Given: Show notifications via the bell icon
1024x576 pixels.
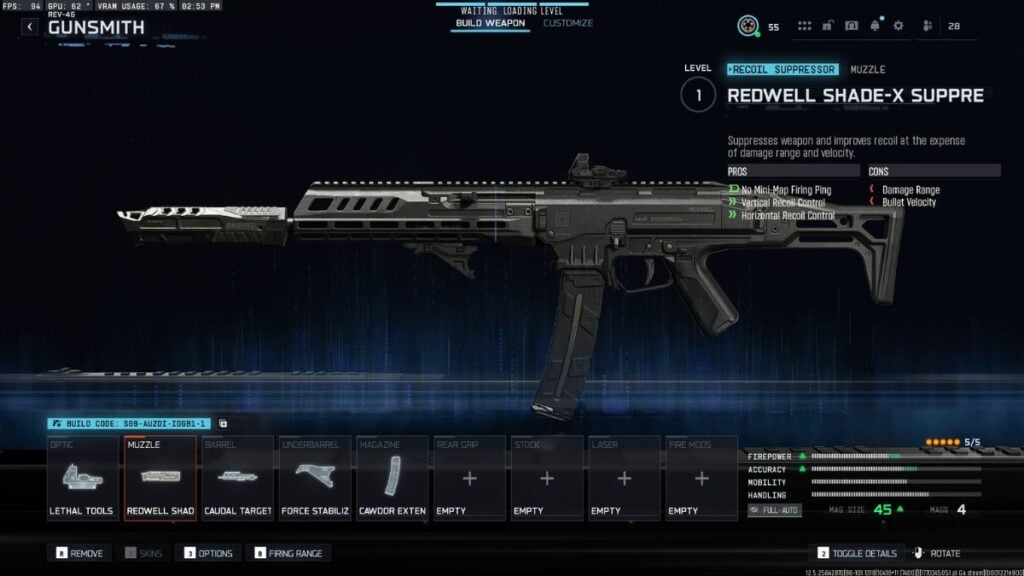Looking at the screenshot, I should (x=875, y=26).
